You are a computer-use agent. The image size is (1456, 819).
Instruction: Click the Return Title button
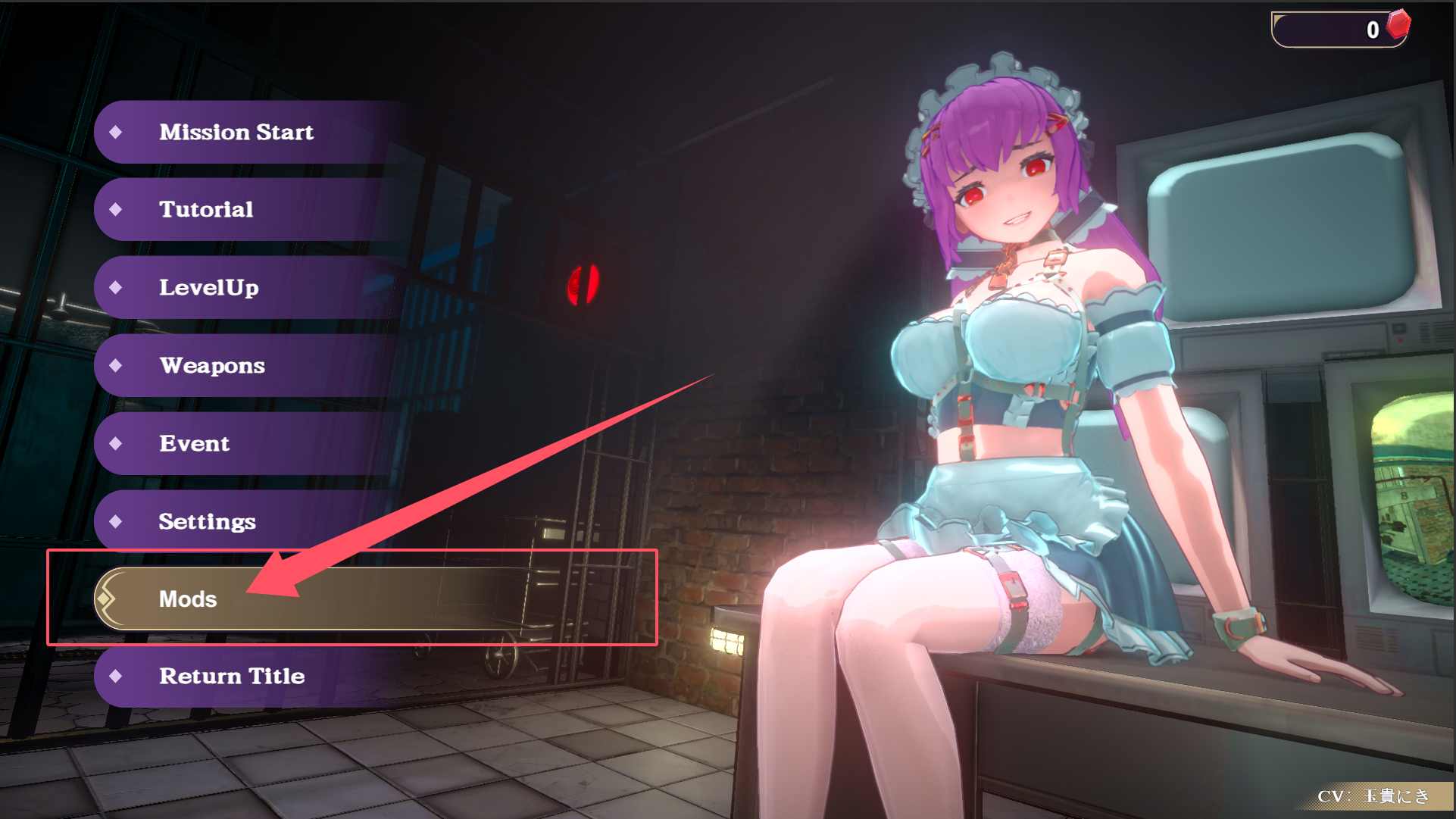tap(231, 677)
